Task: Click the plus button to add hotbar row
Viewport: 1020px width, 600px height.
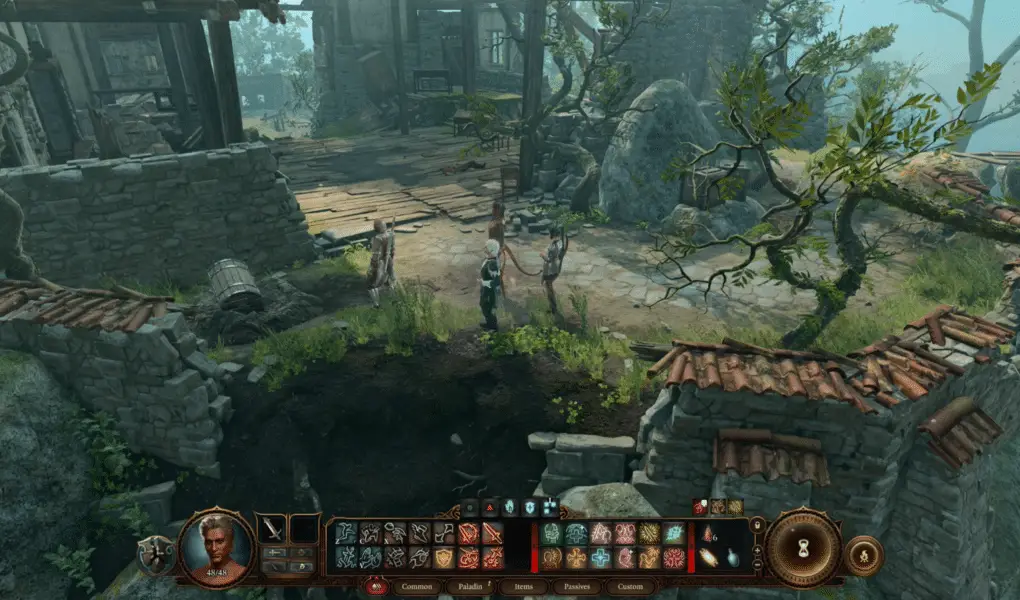Action: click(x=757, y=549)
